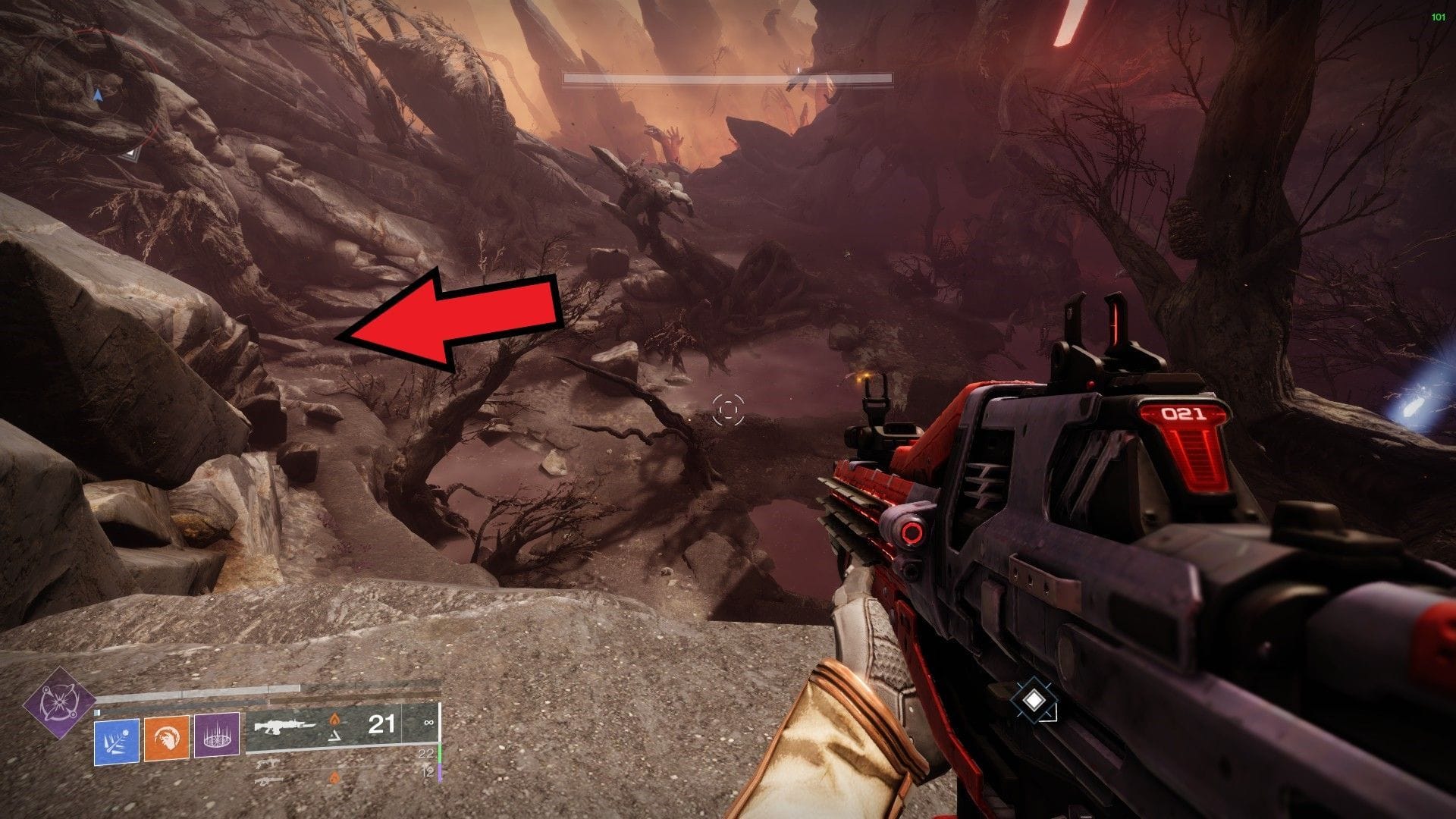Click the triangle element symbol under the flame icon

pos(334,736)
